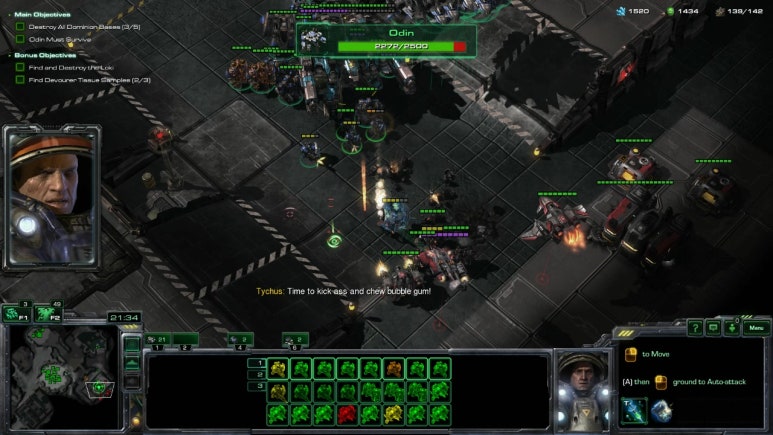Select control group 6 tab

pyautogui.click(x=294, y=340)
